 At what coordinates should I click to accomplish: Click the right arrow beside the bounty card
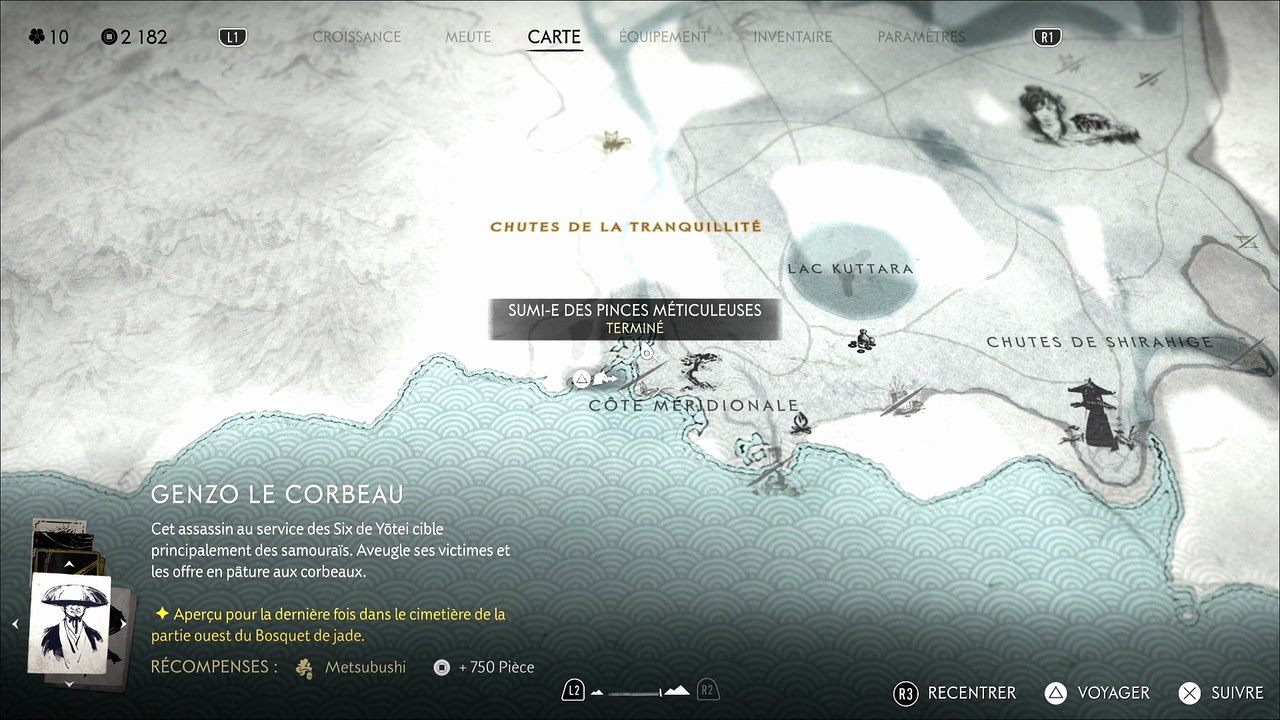[123, 624]
